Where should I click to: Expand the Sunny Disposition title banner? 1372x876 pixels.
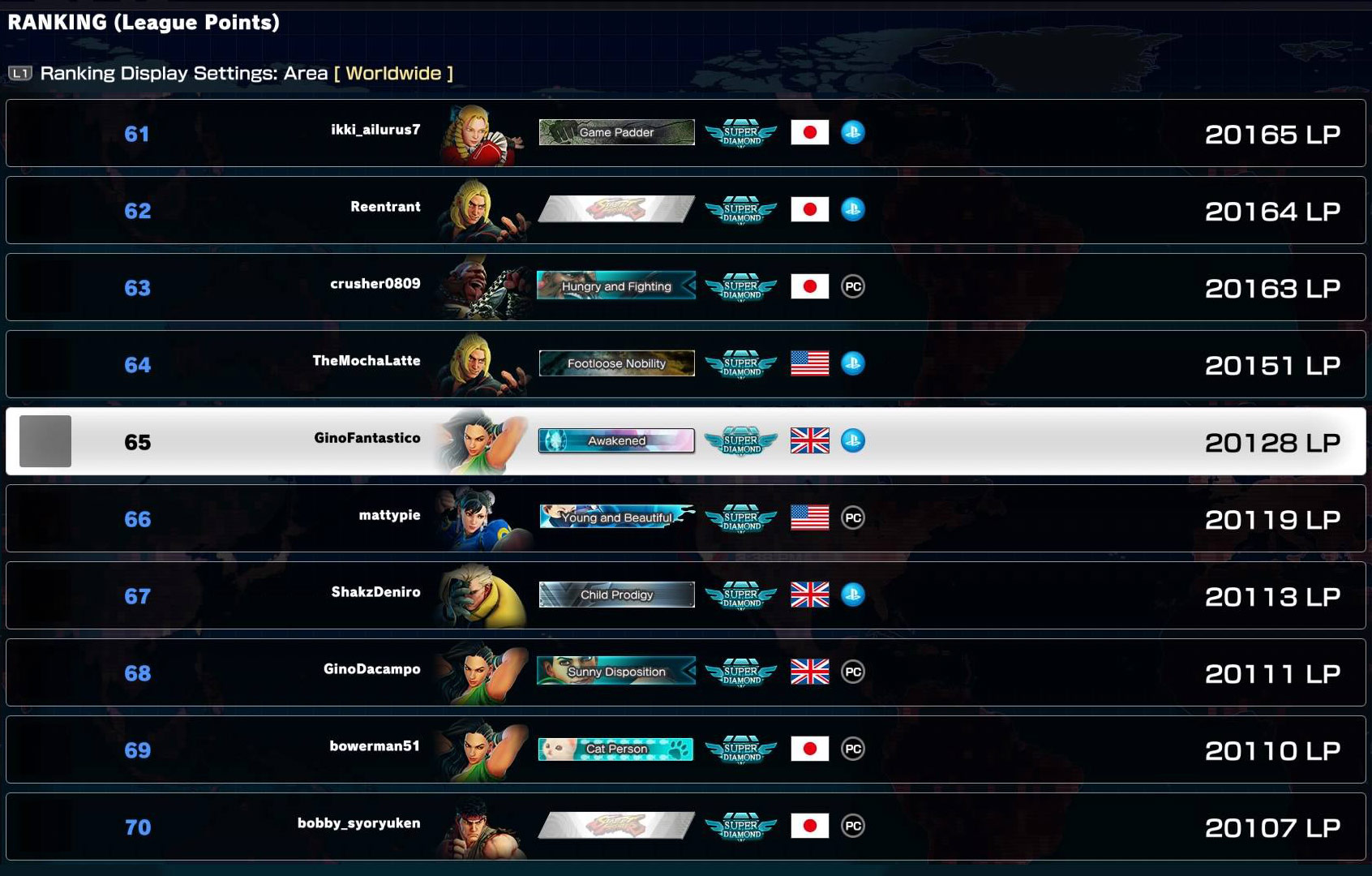click(615, 672)
